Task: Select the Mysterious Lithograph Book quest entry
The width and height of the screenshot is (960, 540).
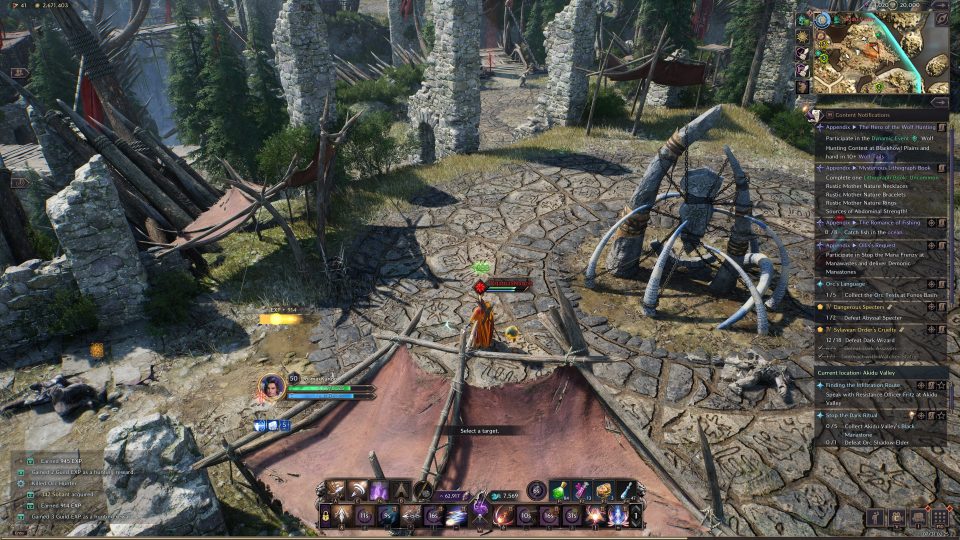Action: 876,168
